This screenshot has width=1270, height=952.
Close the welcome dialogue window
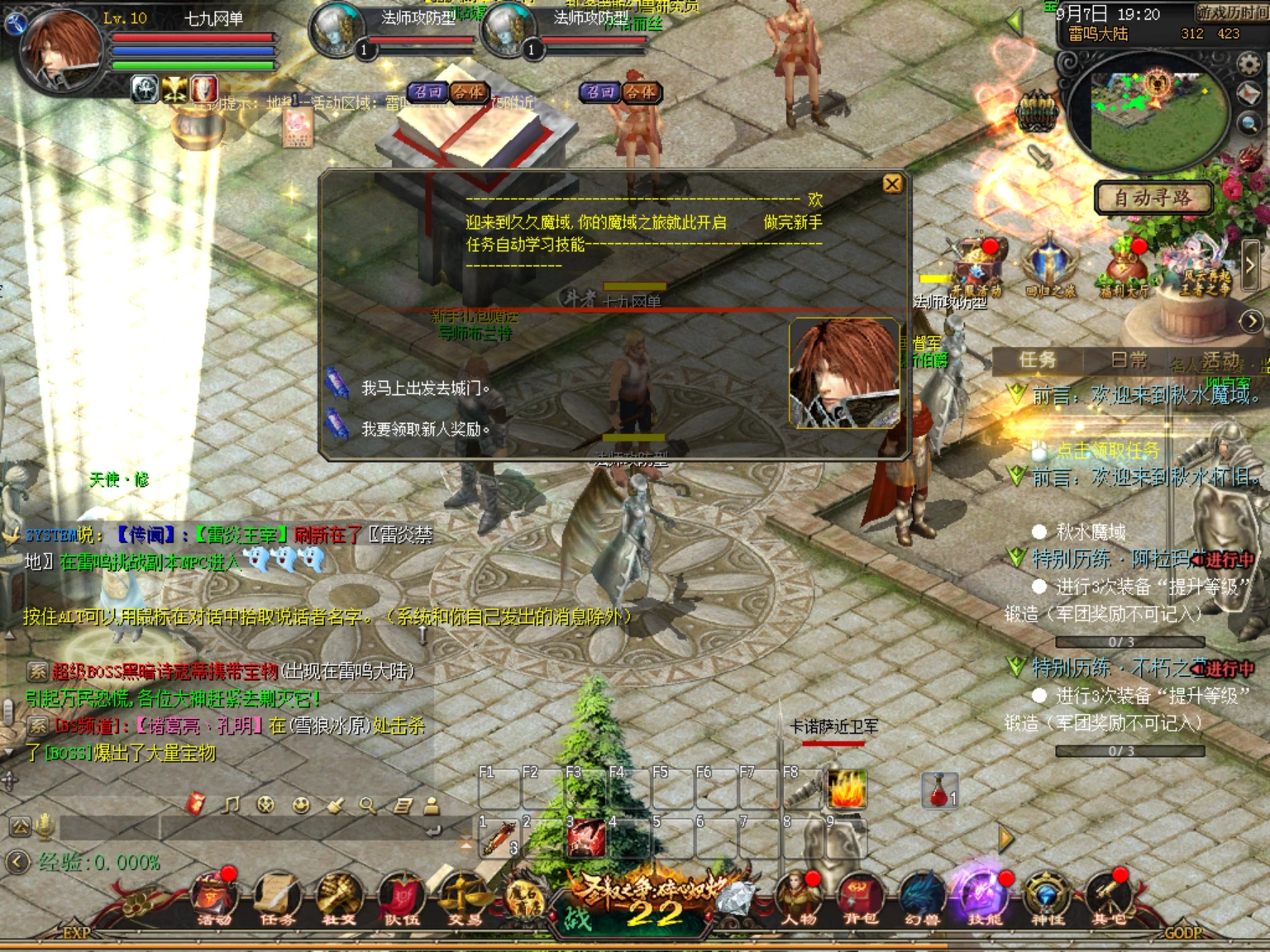892,183
